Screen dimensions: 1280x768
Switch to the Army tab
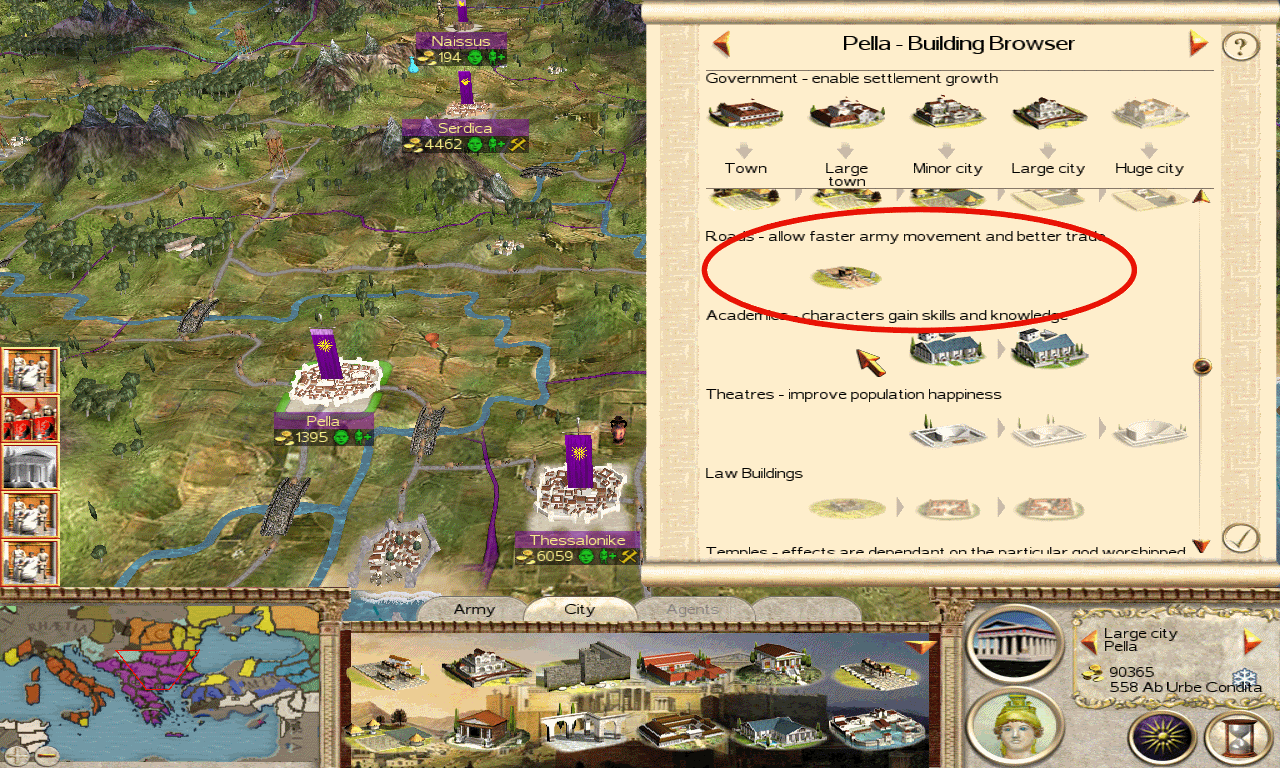(x=474, y=609)
